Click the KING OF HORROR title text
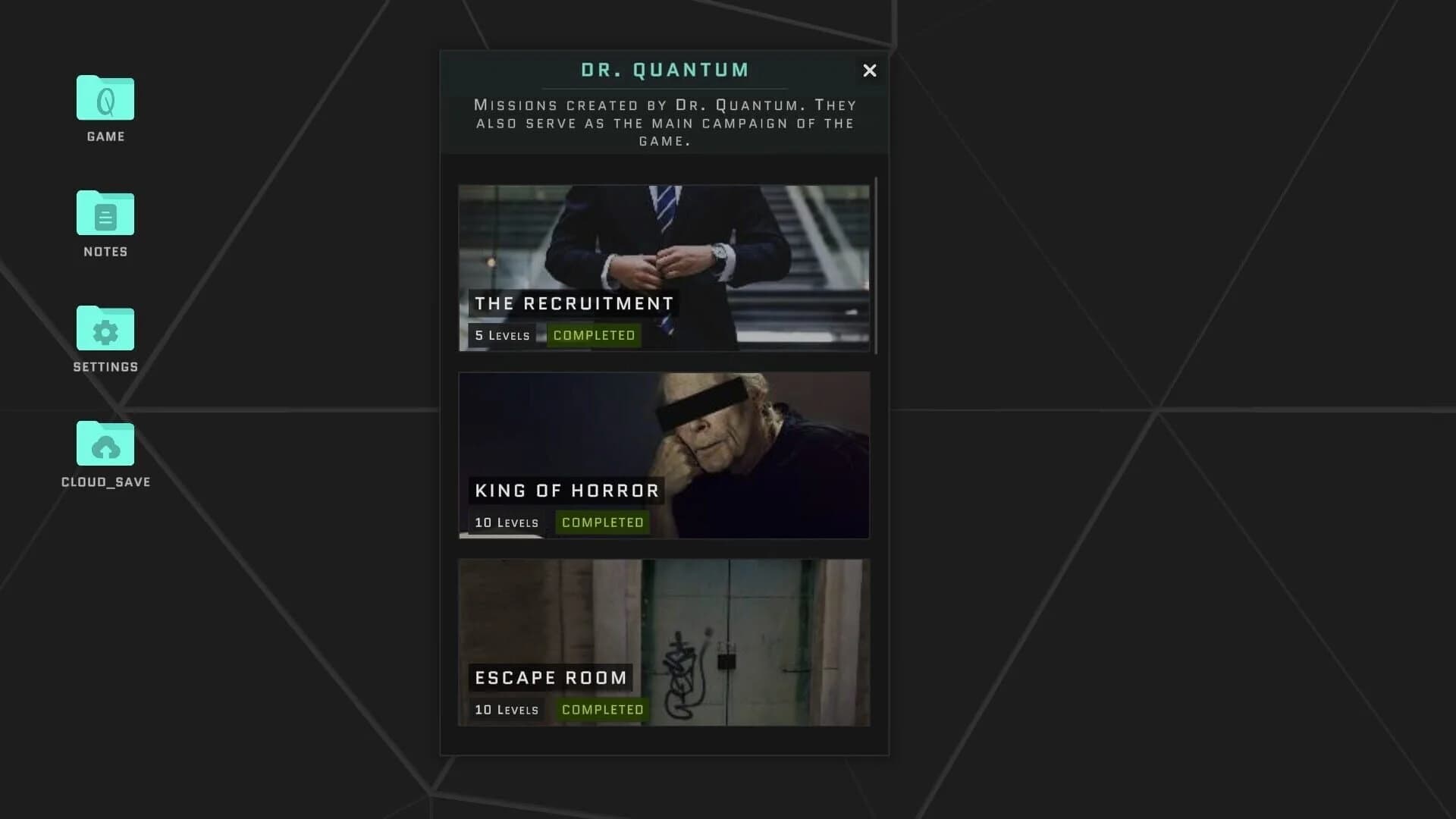The width and height of the screenshot is (1456, 819). point(566,490)
